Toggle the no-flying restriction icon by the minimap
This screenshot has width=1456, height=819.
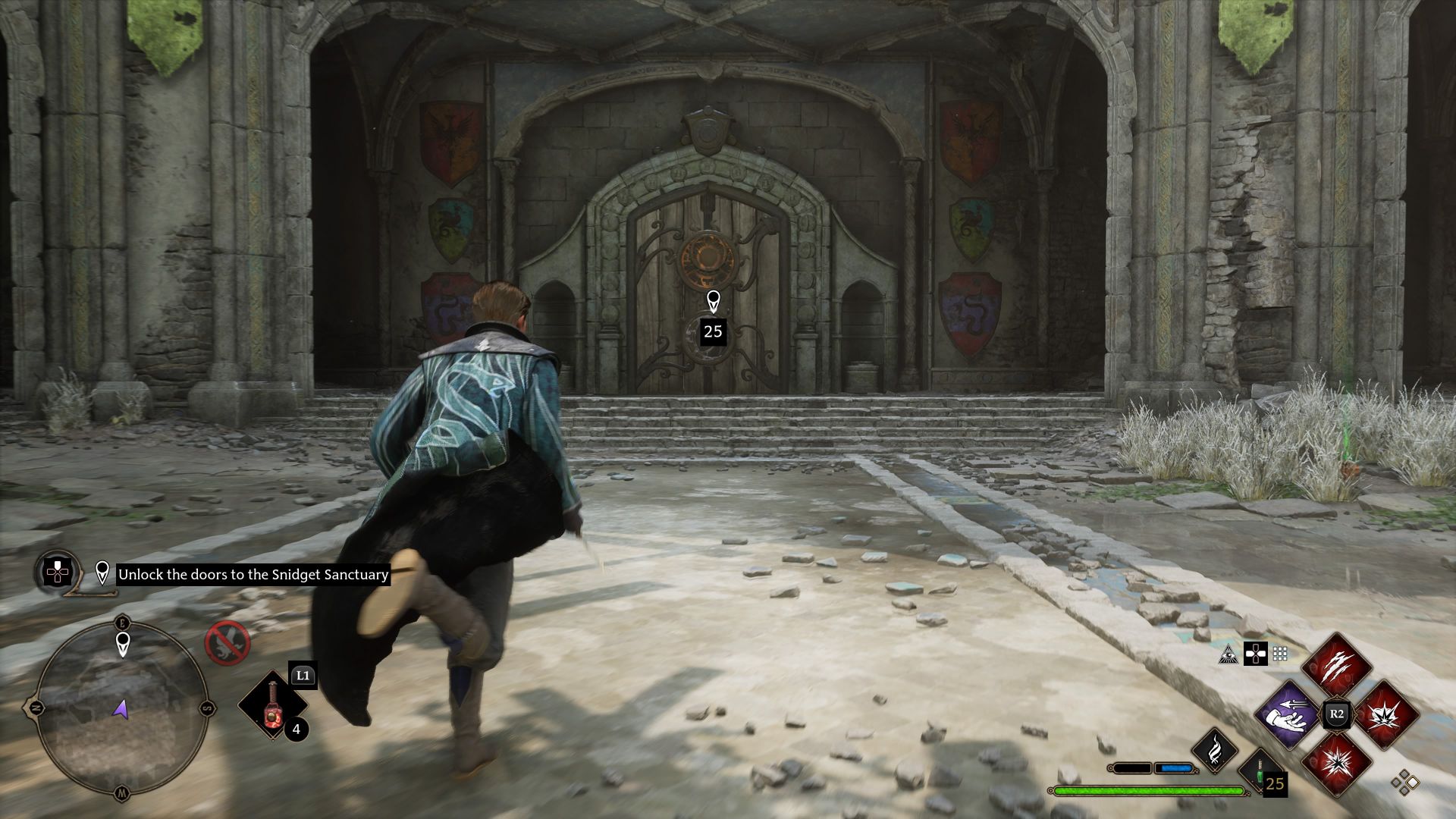pyautogui.click(x=227, y=643)
